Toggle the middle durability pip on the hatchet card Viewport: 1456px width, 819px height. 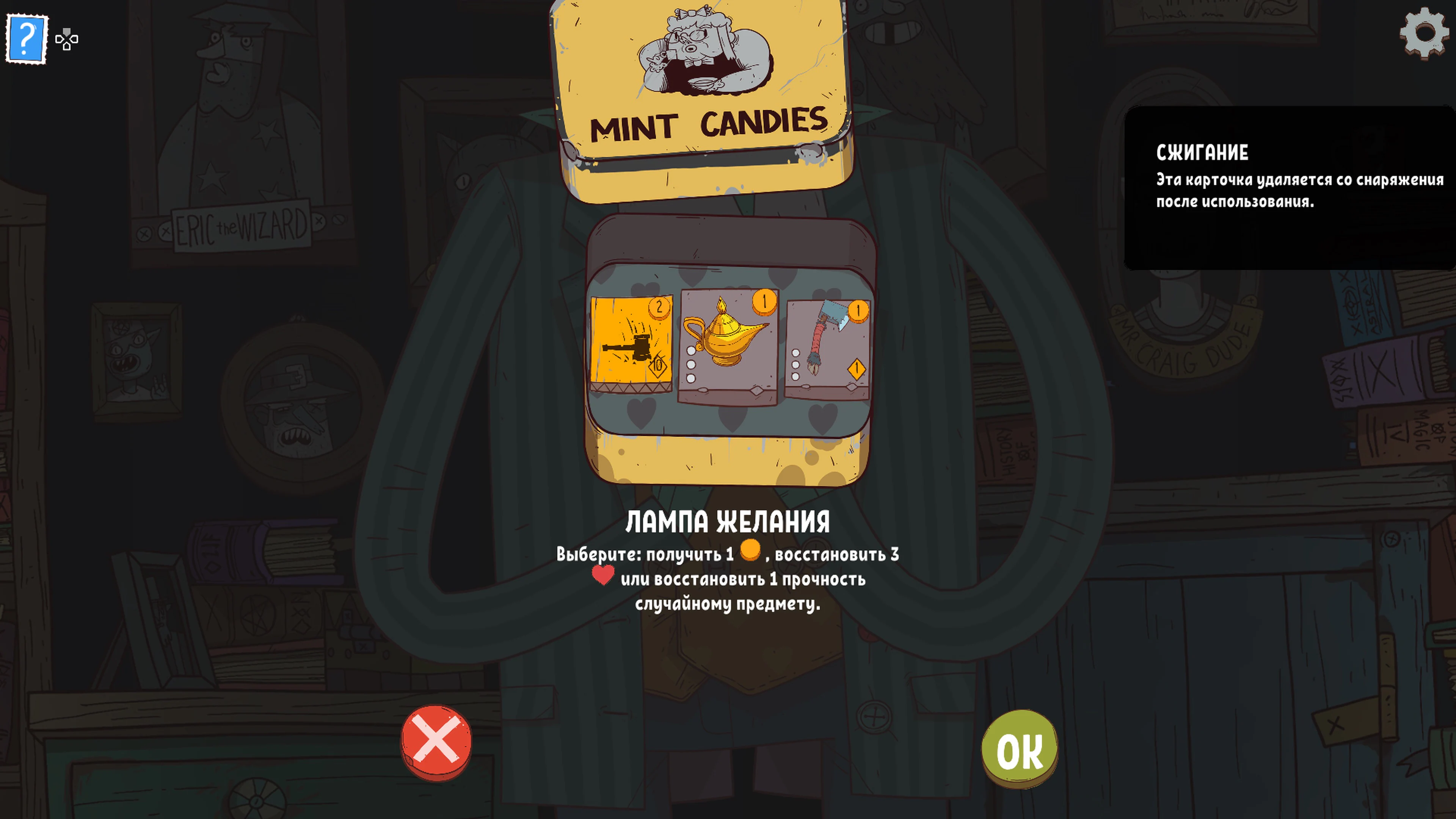pyautogui.click(x=795, y=364)
